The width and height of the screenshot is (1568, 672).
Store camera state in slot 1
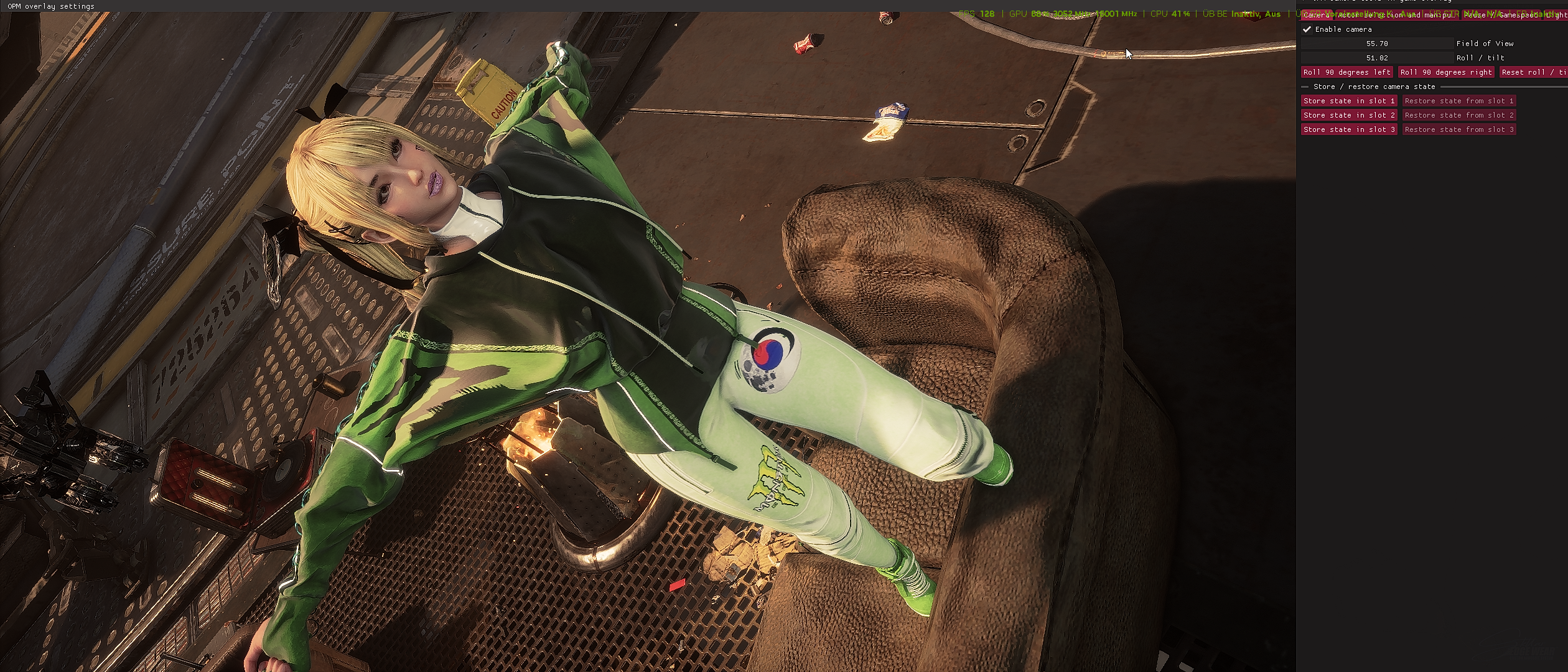[x=1349, y=101]
